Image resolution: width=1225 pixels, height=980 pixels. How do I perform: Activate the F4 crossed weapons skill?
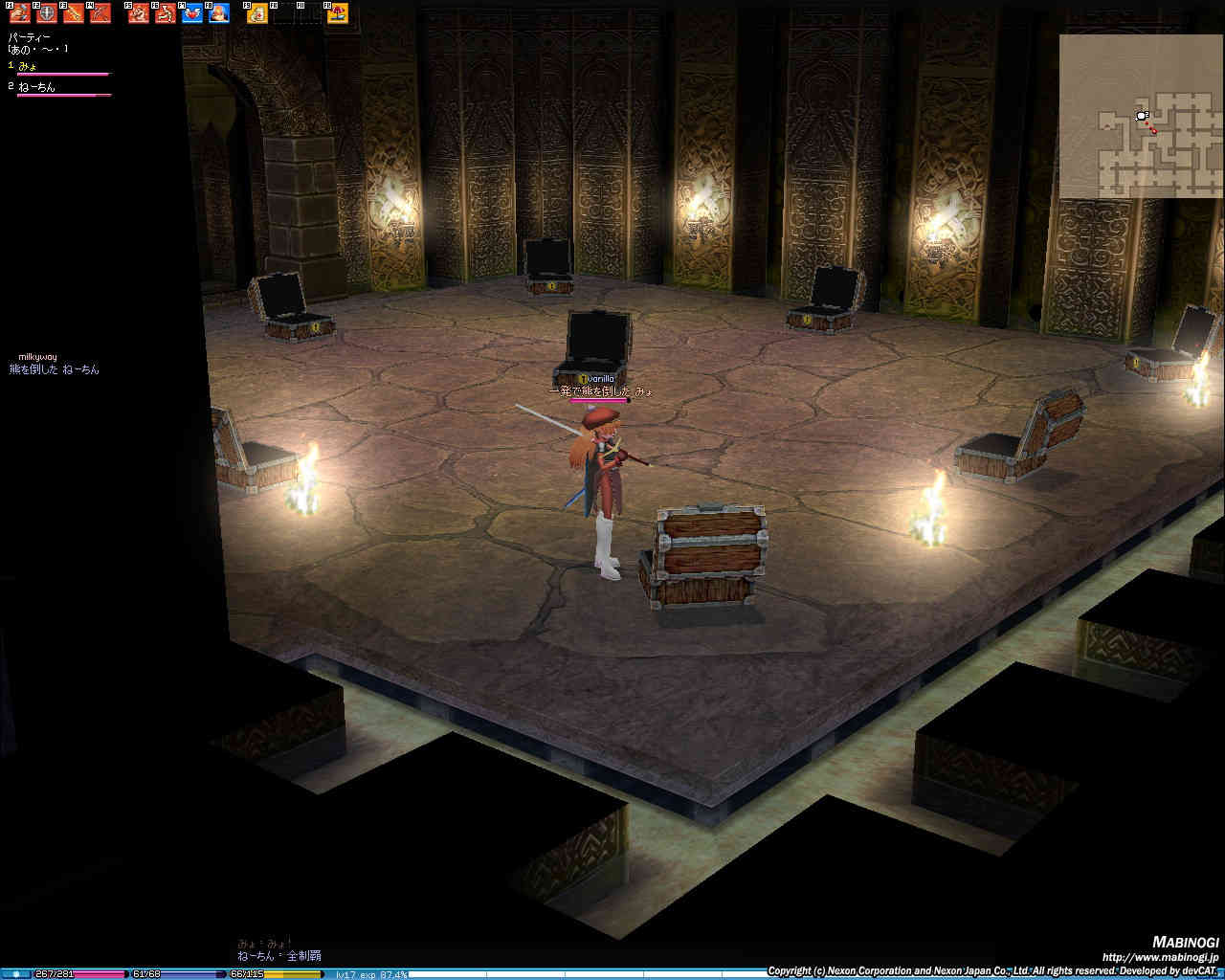(x=100, y=13)
